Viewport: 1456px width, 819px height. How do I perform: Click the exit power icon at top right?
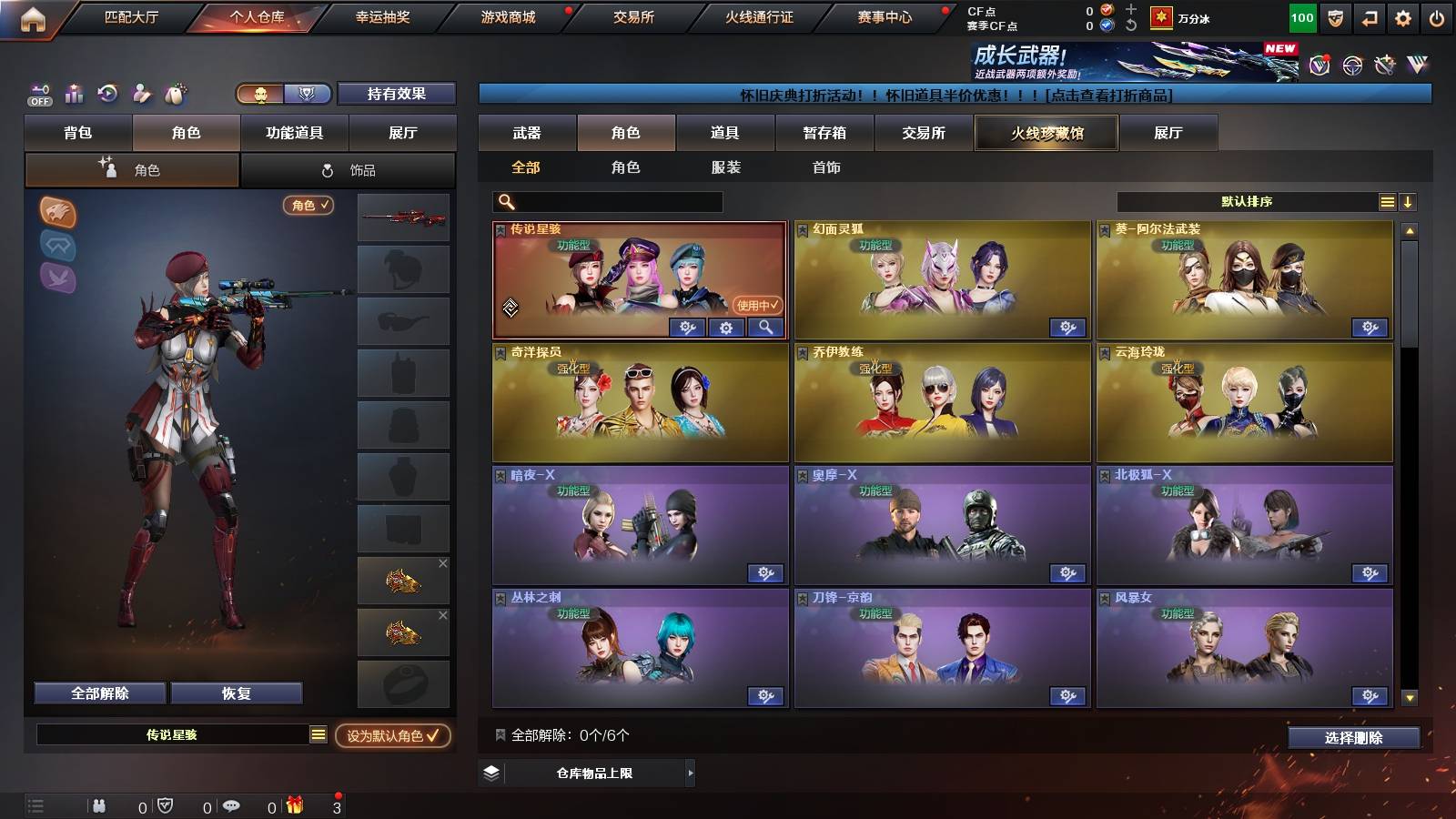tap(1436, 18)
